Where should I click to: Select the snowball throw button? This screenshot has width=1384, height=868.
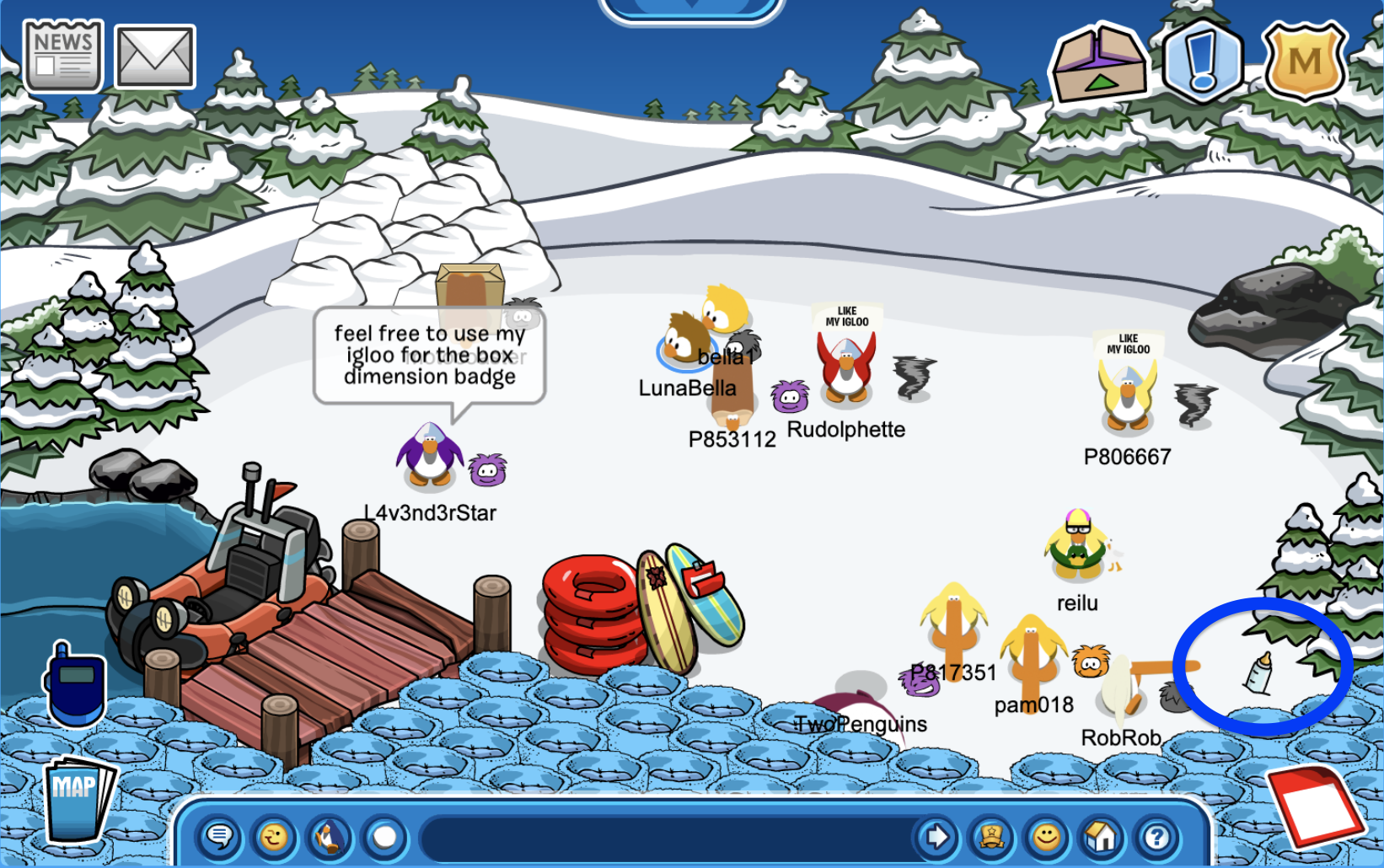(x=384, y=837)
